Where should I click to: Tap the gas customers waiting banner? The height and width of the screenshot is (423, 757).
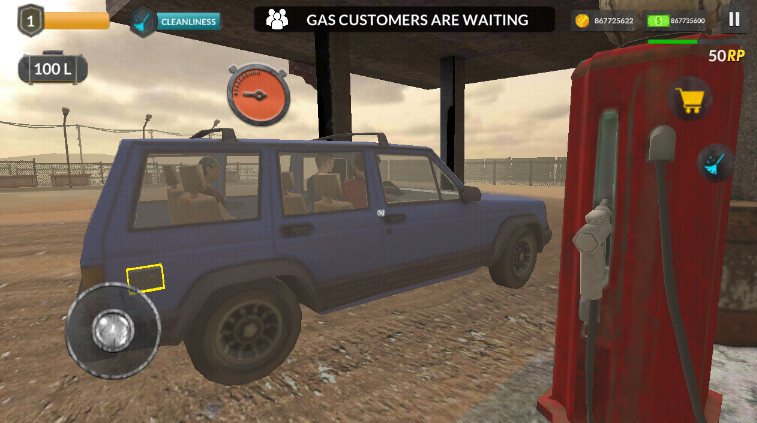tap(404, 19)
